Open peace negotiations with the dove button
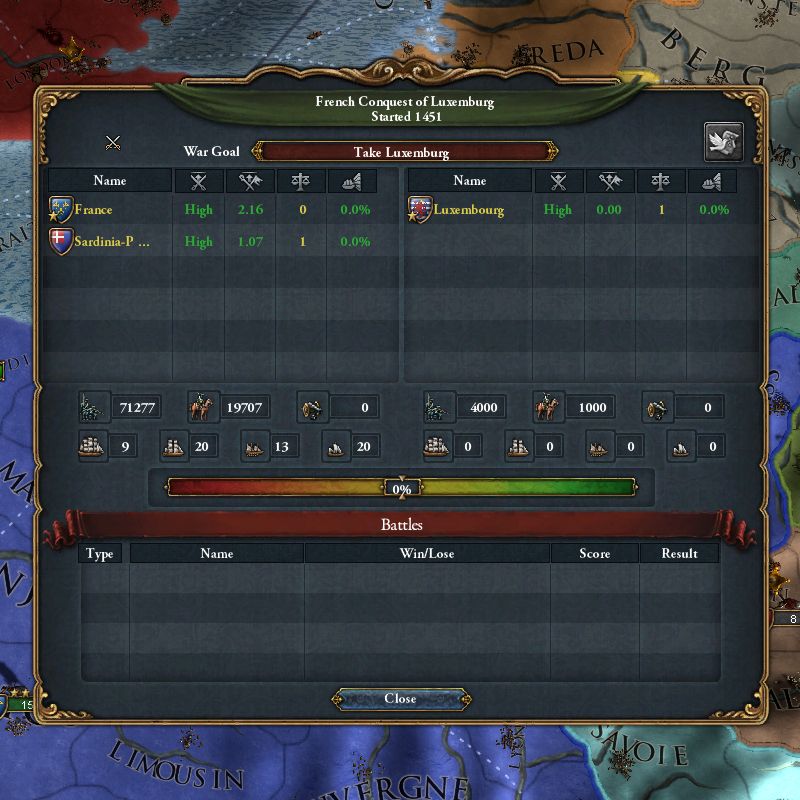800x800 pixels. click(x=724, y=142)
